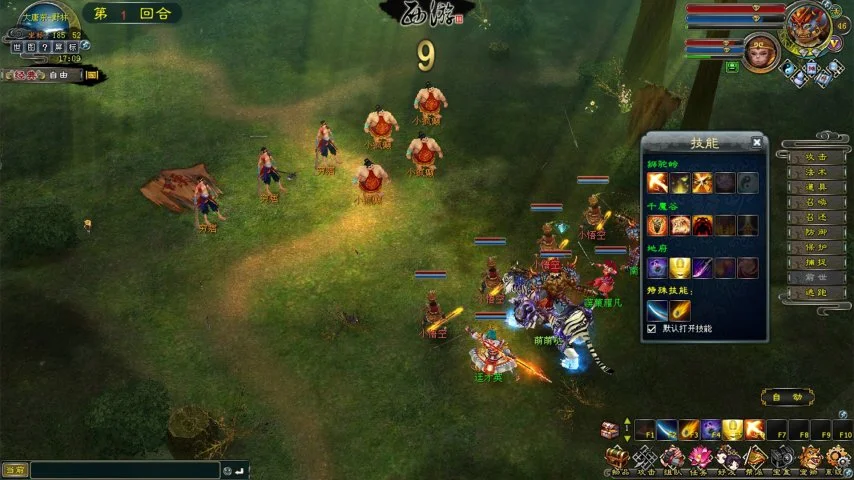
Task: Choose the 攻击 attack command
Action: click(x=815, y=157)
